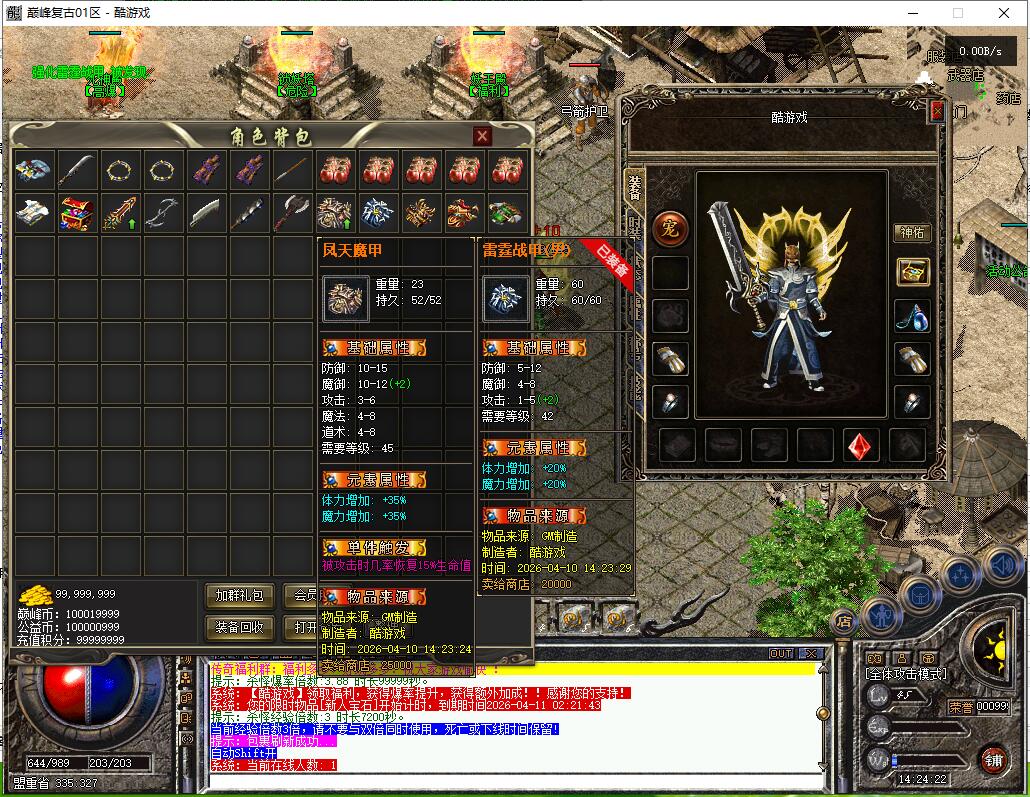Select the blue lightning armor in the backpack
Screen dimensions: 1030x797
(379, 213)
